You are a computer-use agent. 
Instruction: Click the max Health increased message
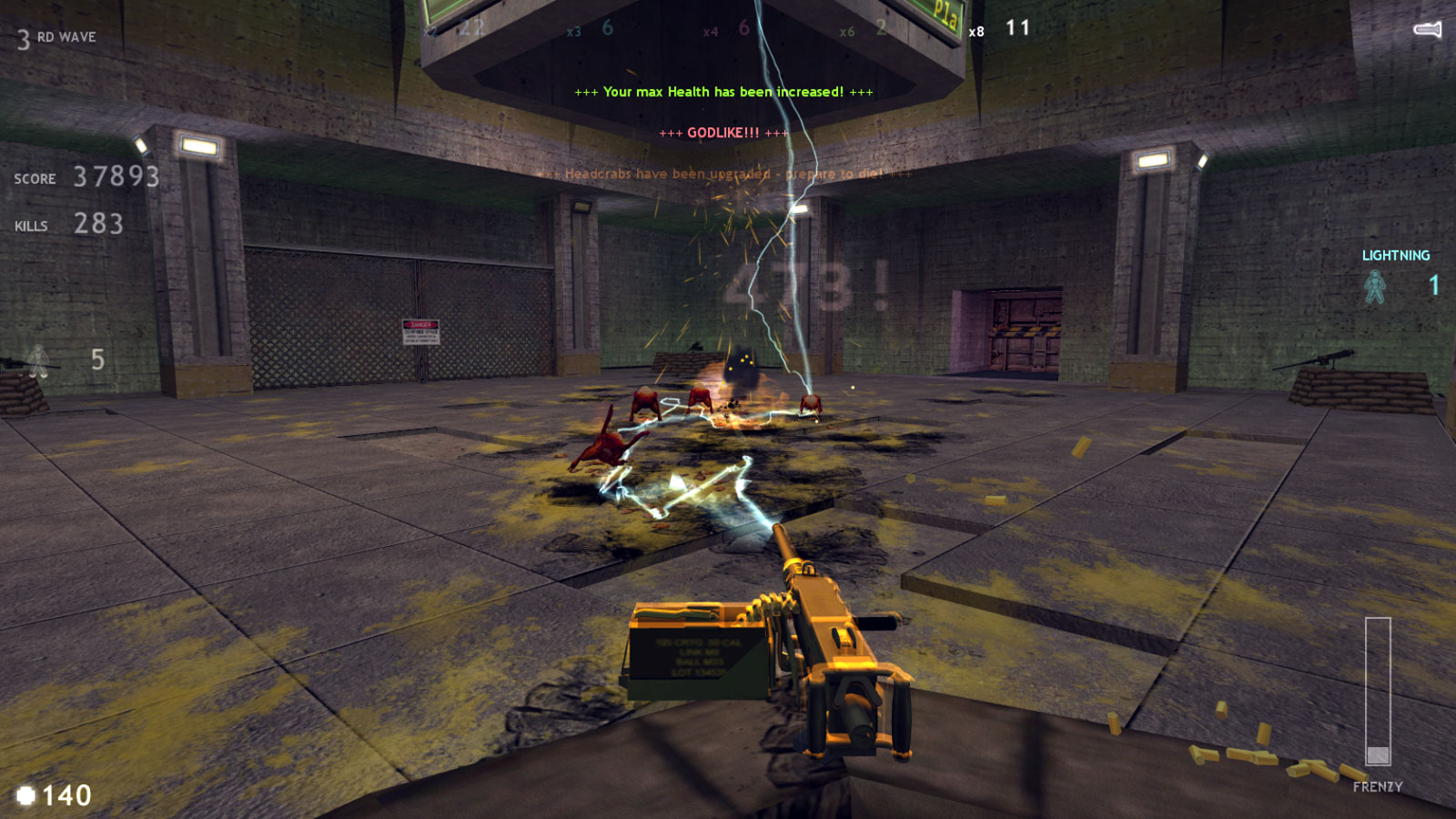(724, 91)
